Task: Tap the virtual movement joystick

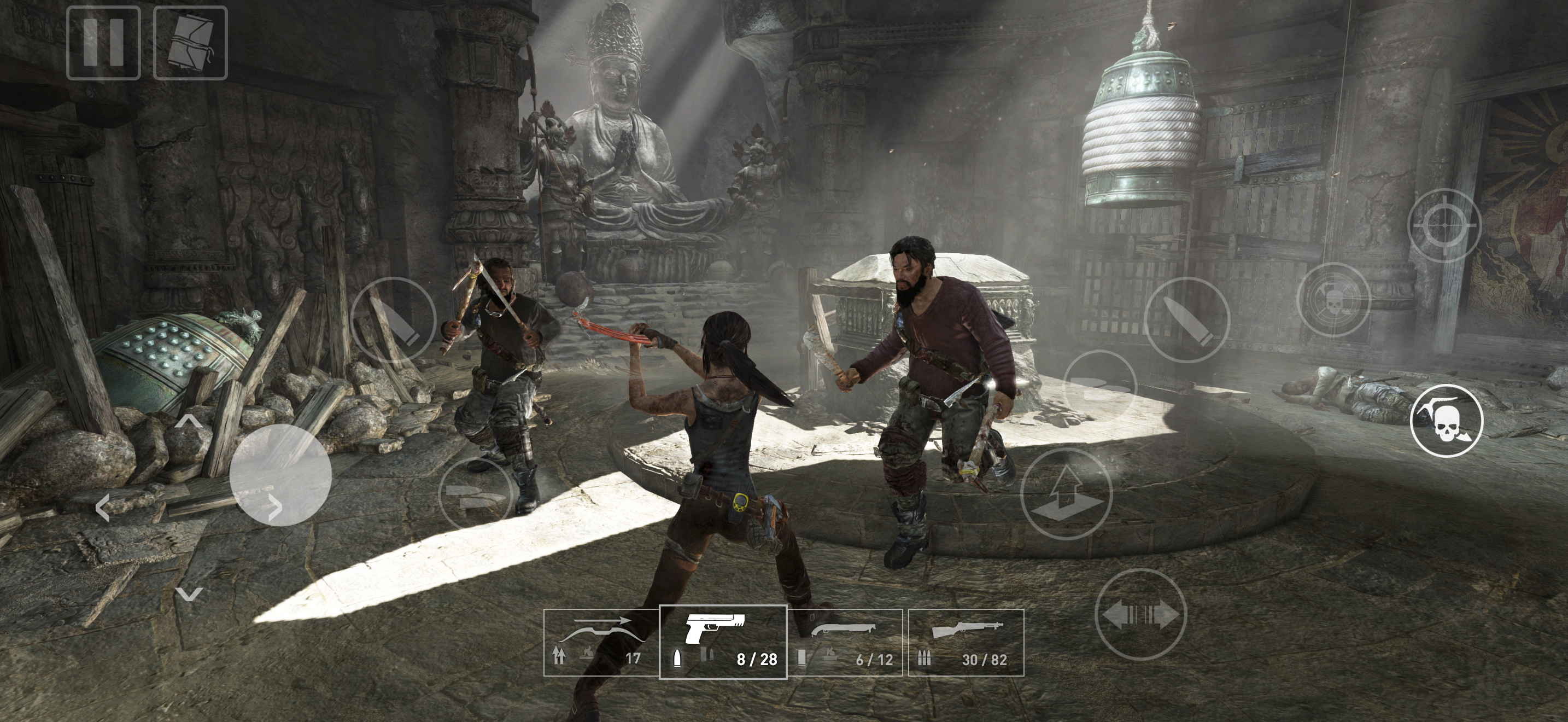Action: (x=280, y=475)
